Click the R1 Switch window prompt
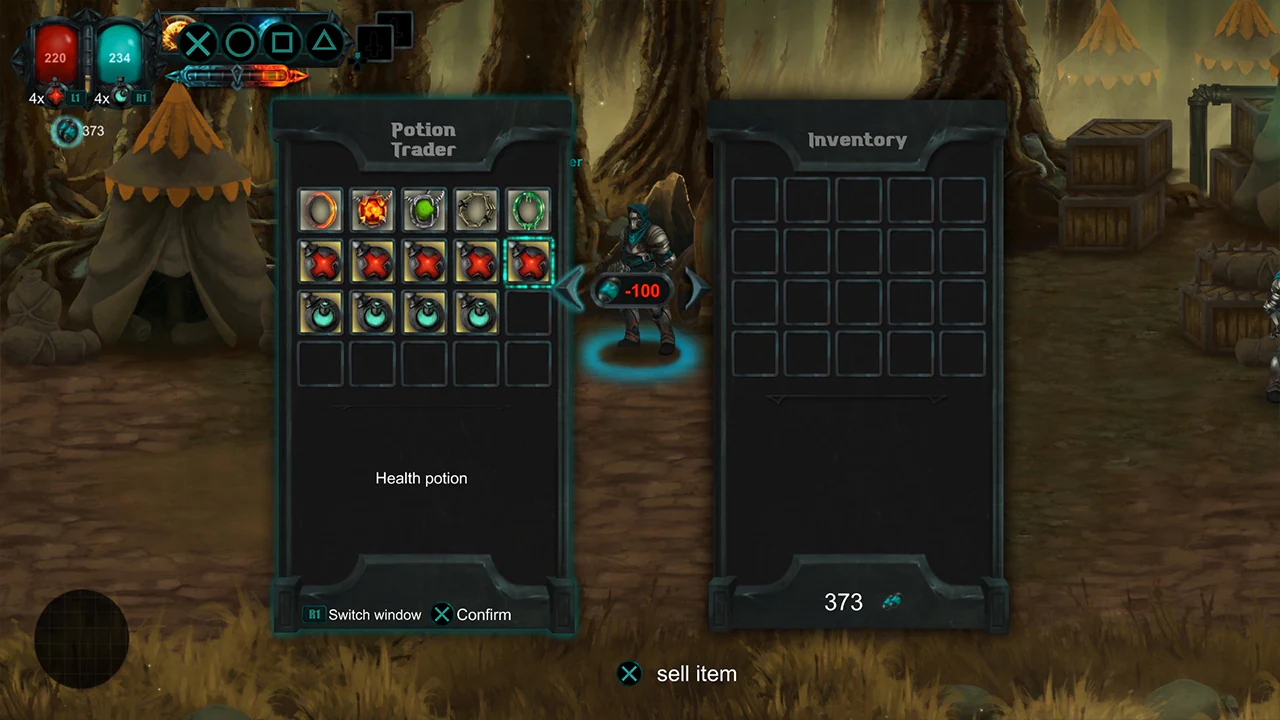1280x720 pixels. [362, 614]
